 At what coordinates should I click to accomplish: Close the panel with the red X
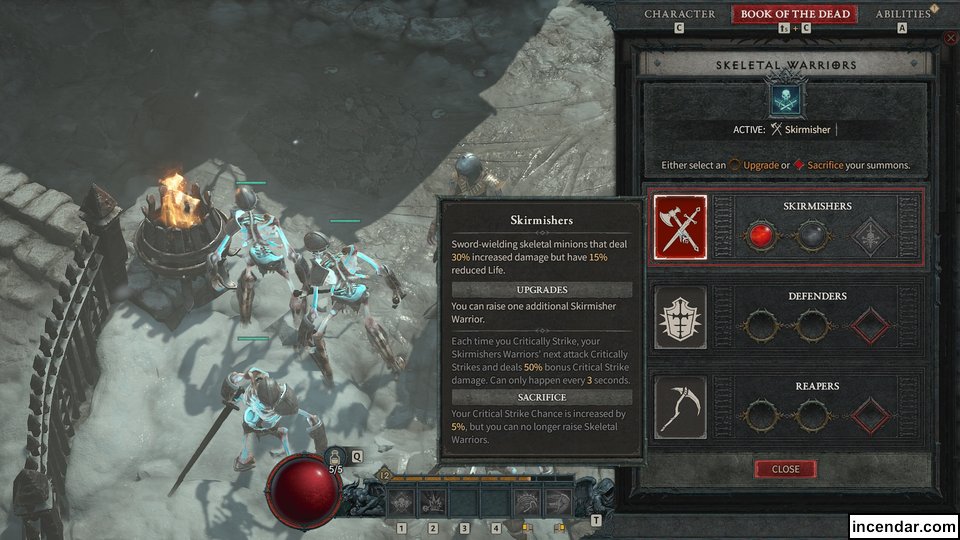click(x=950, y=38)
